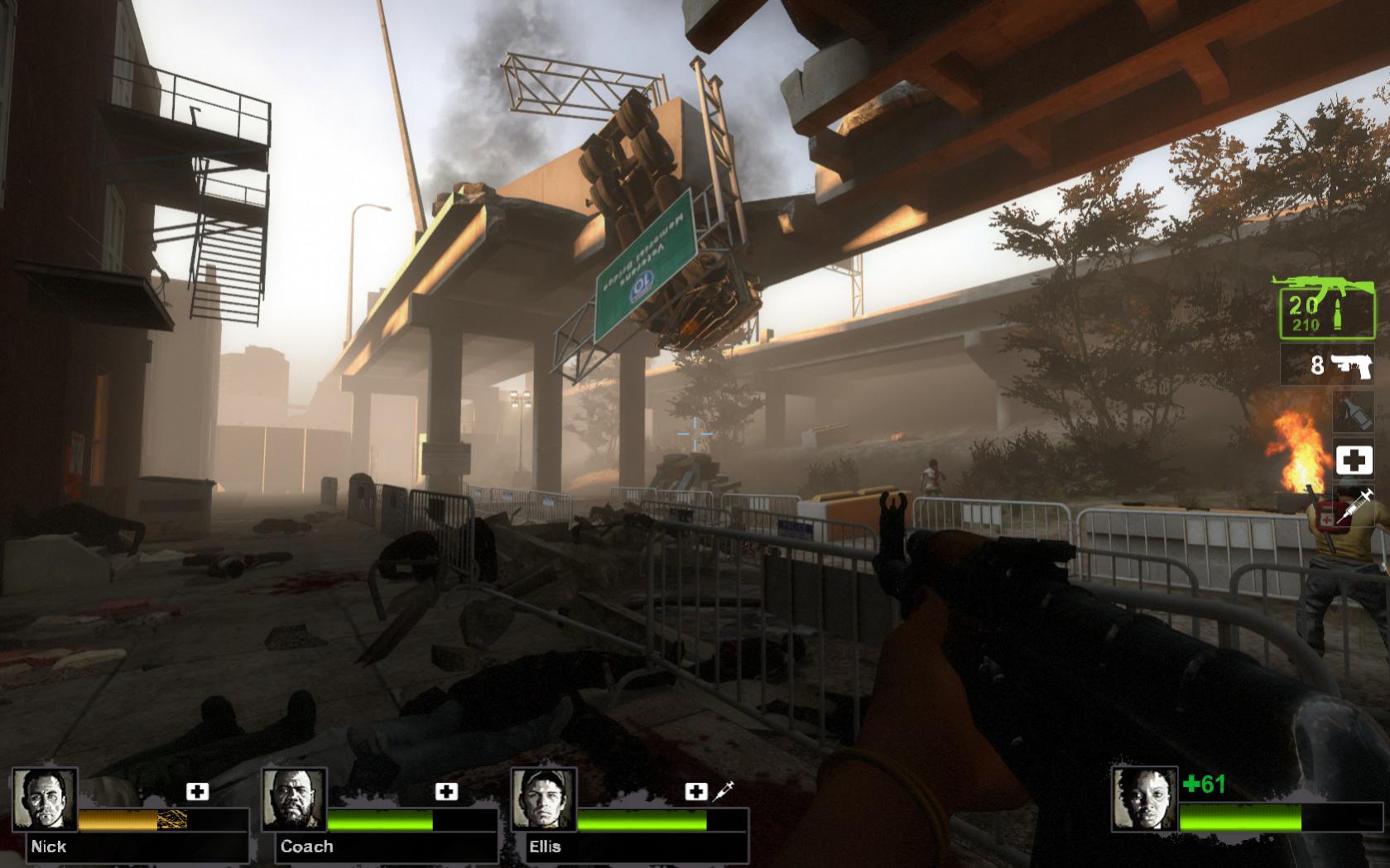Select the adrenaline syringe slot
The width and height of the screenshot is (1390, 868).
click(1353, 506)
